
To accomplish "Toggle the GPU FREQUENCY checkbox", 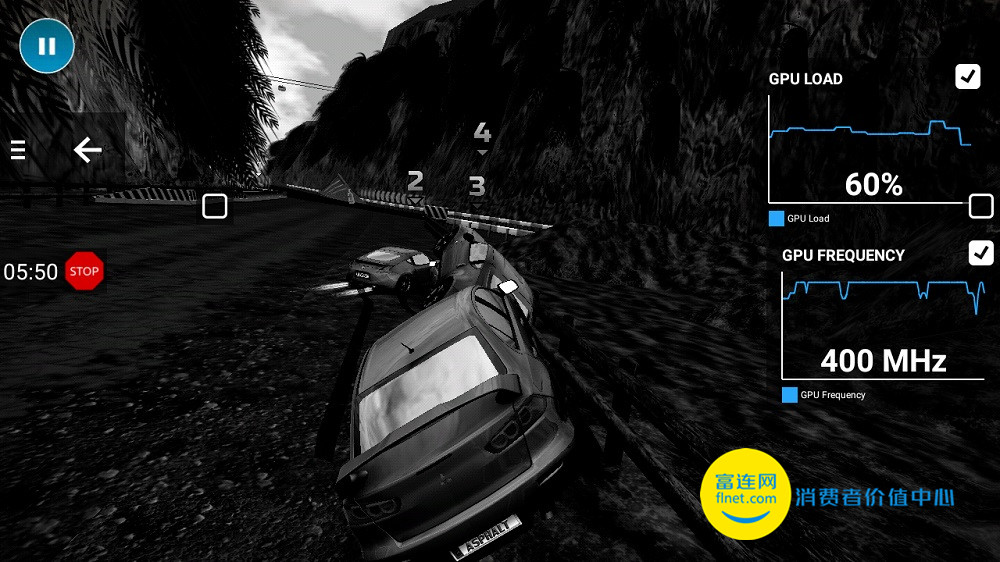I will click(981, 253).
